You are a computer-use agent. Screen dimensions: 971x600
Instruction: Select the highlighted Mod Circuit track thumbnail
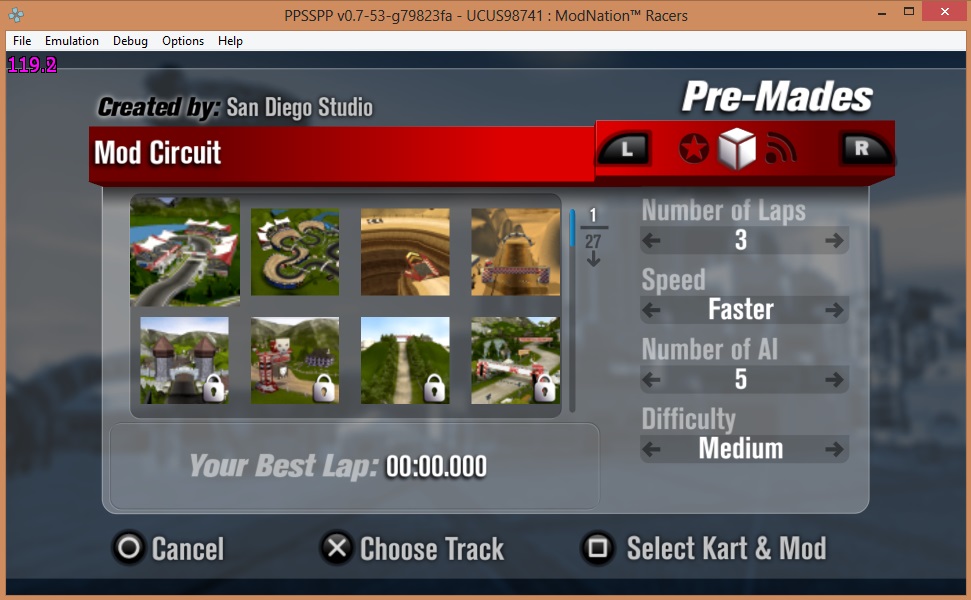click(x=185, y=250)
